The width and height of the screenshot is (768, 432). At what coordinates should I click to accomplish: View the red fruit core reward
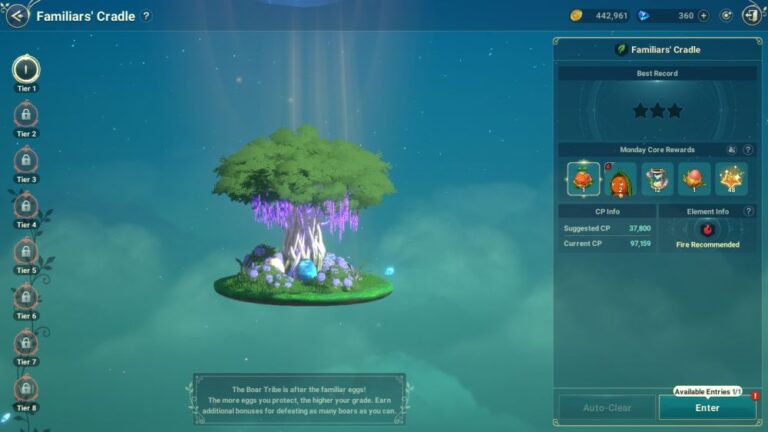pos(584,179)
